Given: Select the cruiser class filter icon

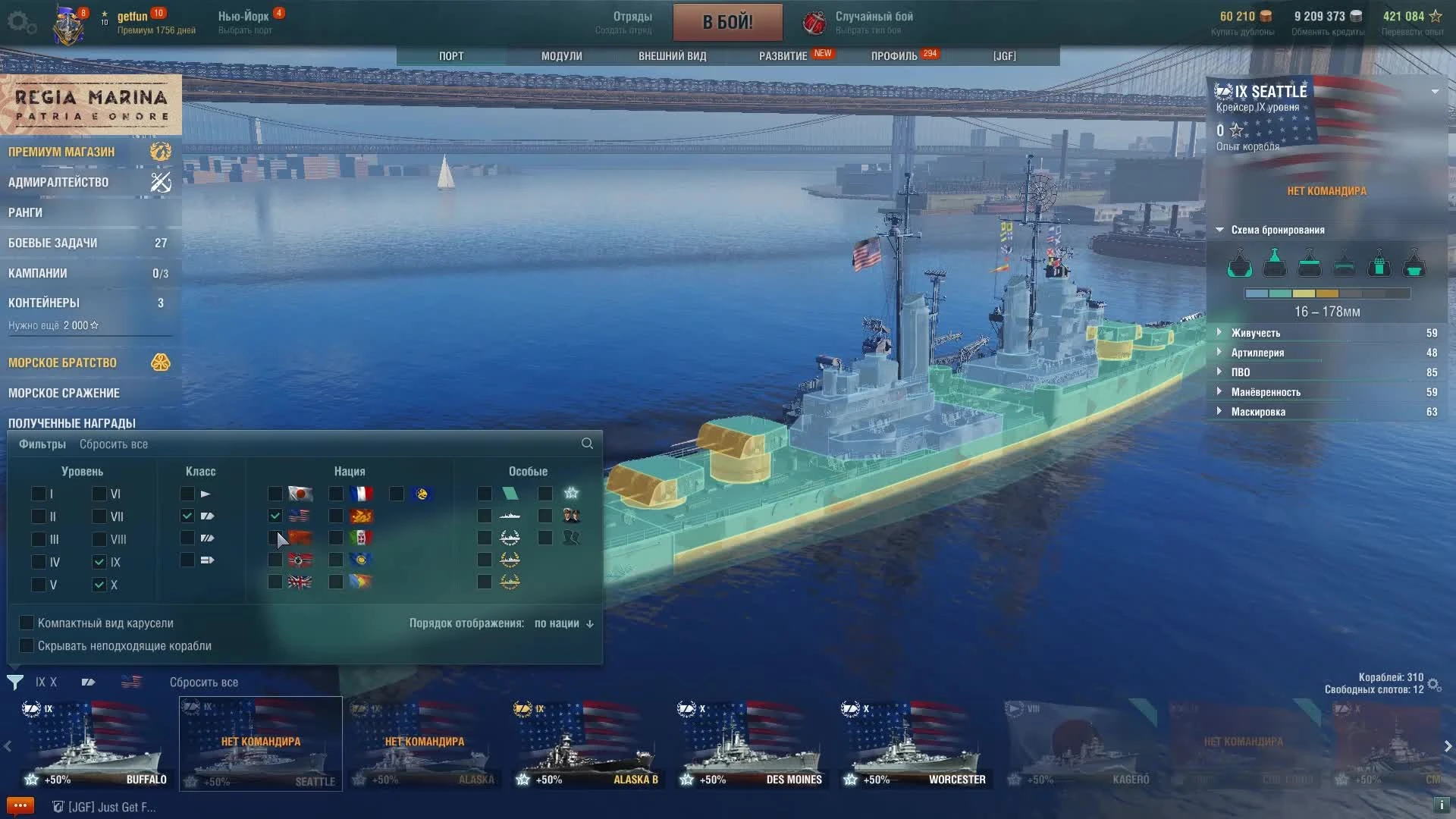Looking at the screenshot, I should (x=207, y=516).
